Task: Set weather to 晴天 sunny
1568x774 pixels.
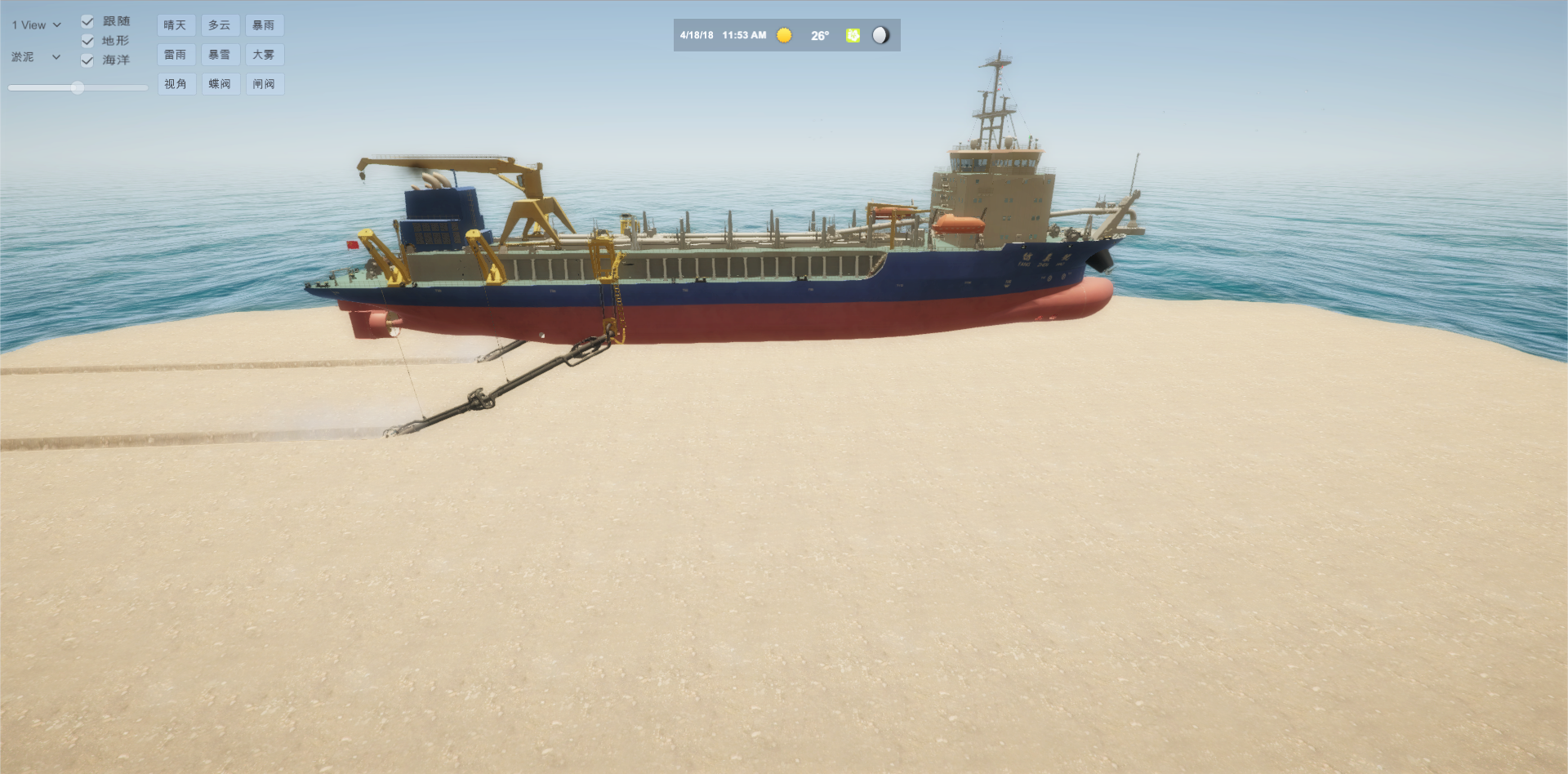Action: 176,25
